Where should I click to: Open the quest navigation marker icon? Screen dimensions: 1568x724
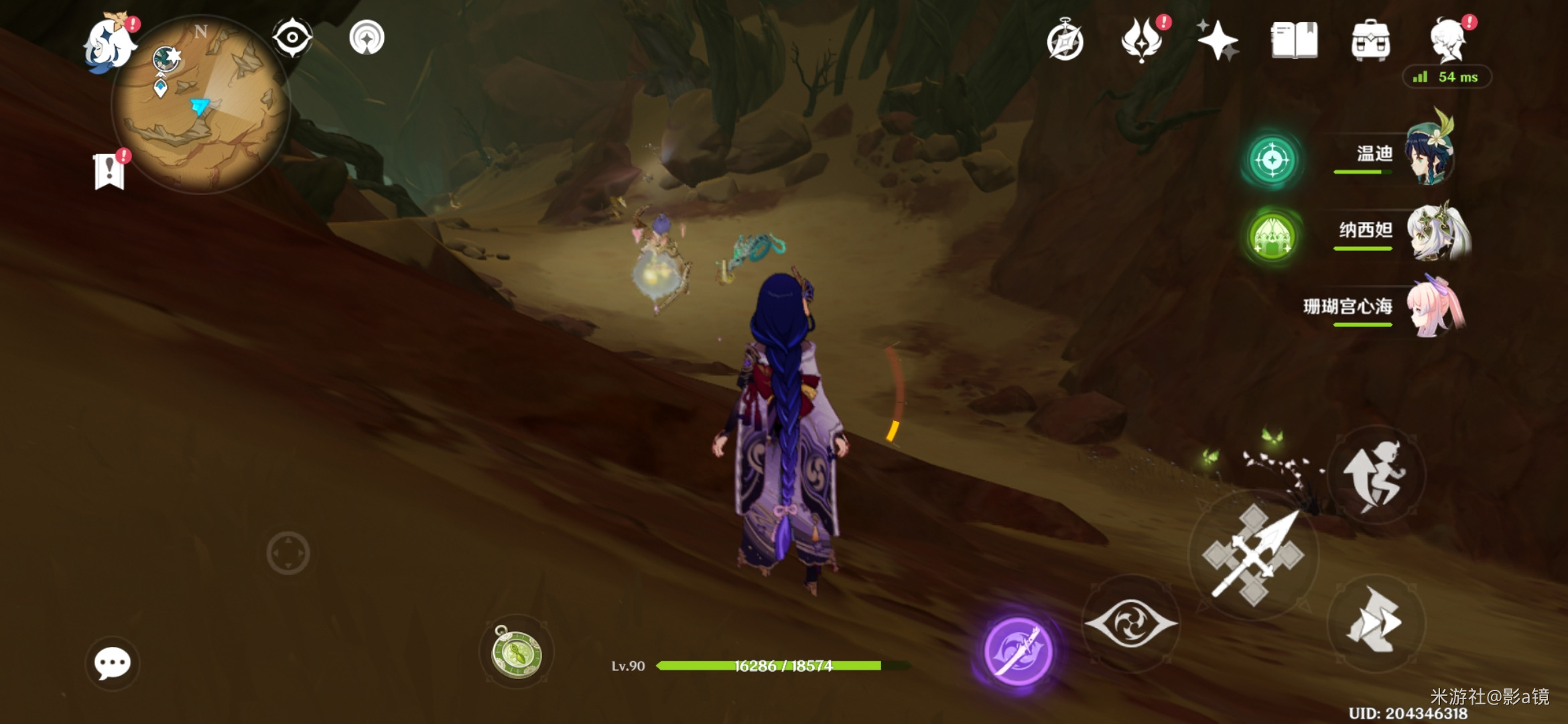point(367,38)
